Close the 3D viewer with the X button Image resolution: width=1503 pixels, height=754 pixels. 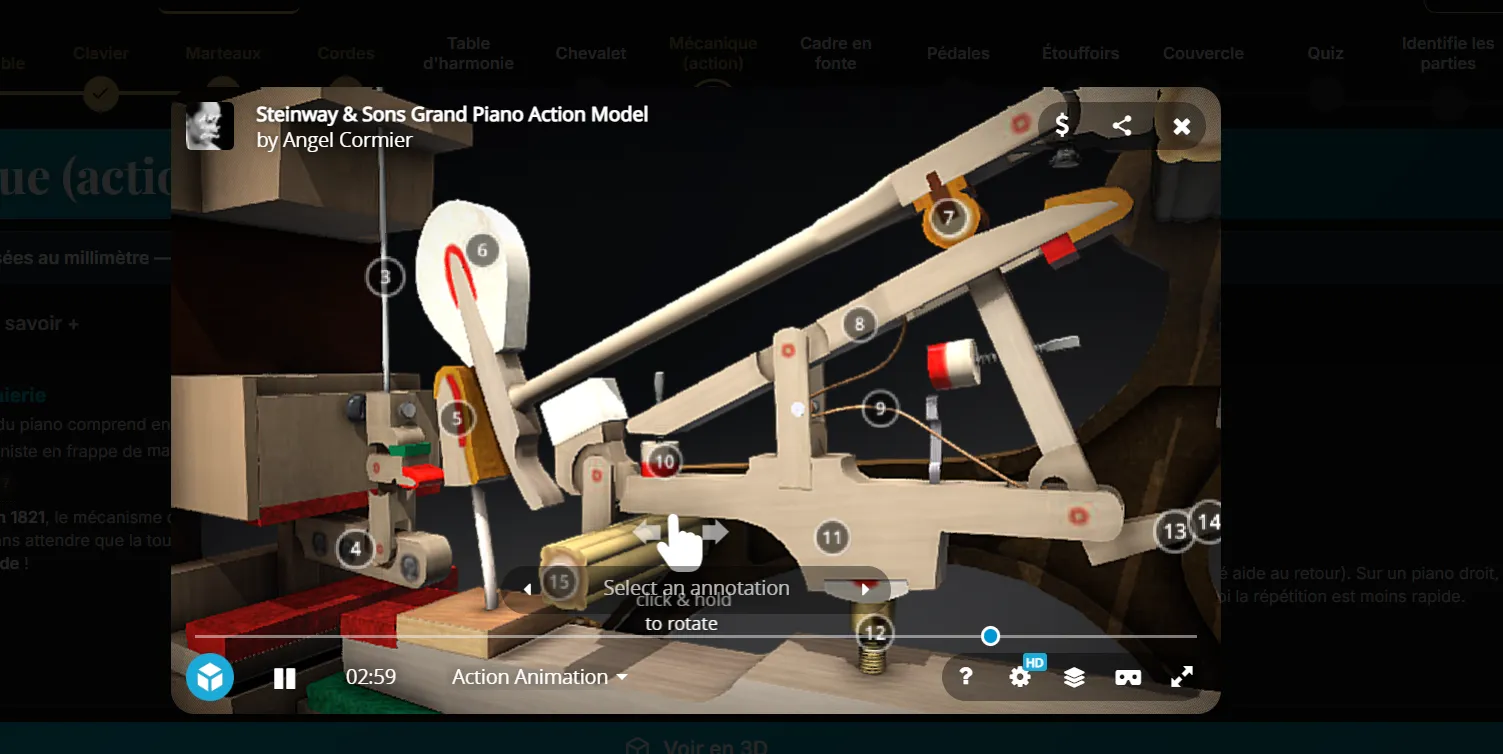click(x=1181, y=126)
